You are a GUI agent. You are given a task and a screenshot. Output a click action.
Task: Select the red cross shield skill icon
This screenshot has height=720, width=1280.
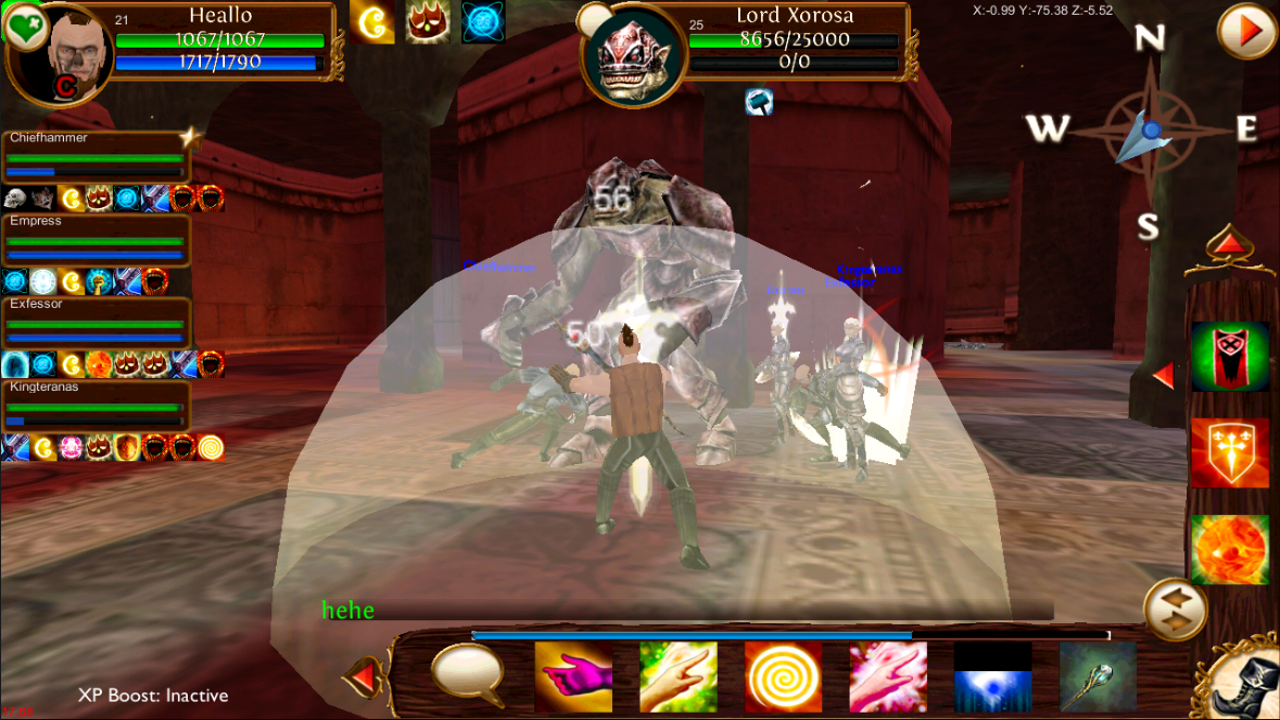coord(1228,452)
